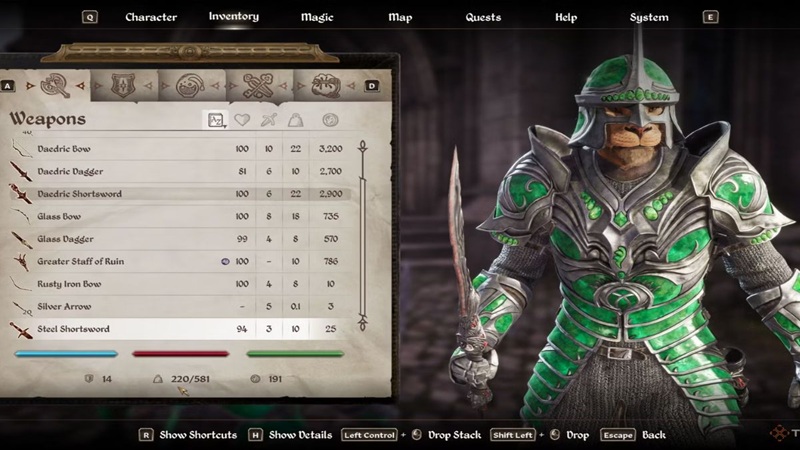Screen dimensions: 800x450
Task: Open the System menu
Action: click(x=649, y=17)
